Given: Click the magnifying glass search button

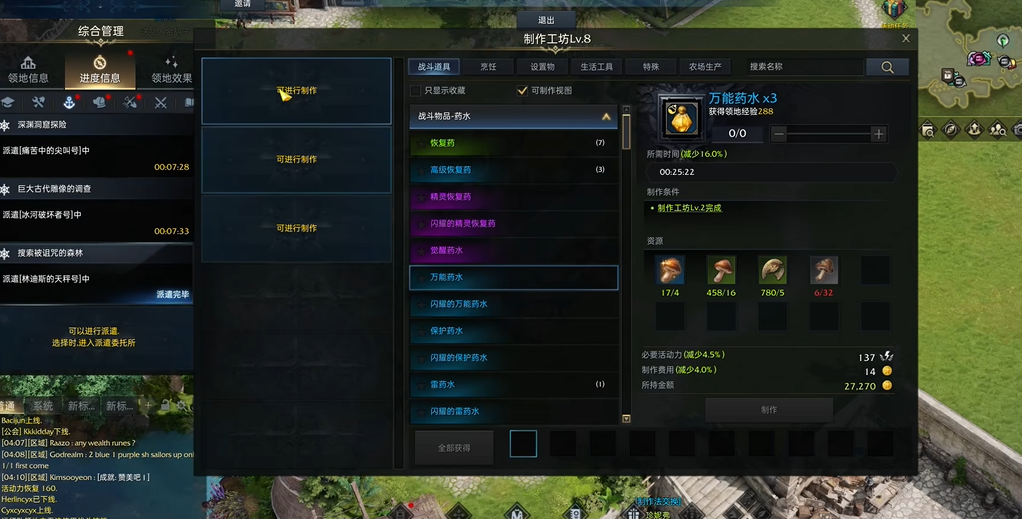Looking at the screenshot, I should pyautogui.click(x=887, y=67).
